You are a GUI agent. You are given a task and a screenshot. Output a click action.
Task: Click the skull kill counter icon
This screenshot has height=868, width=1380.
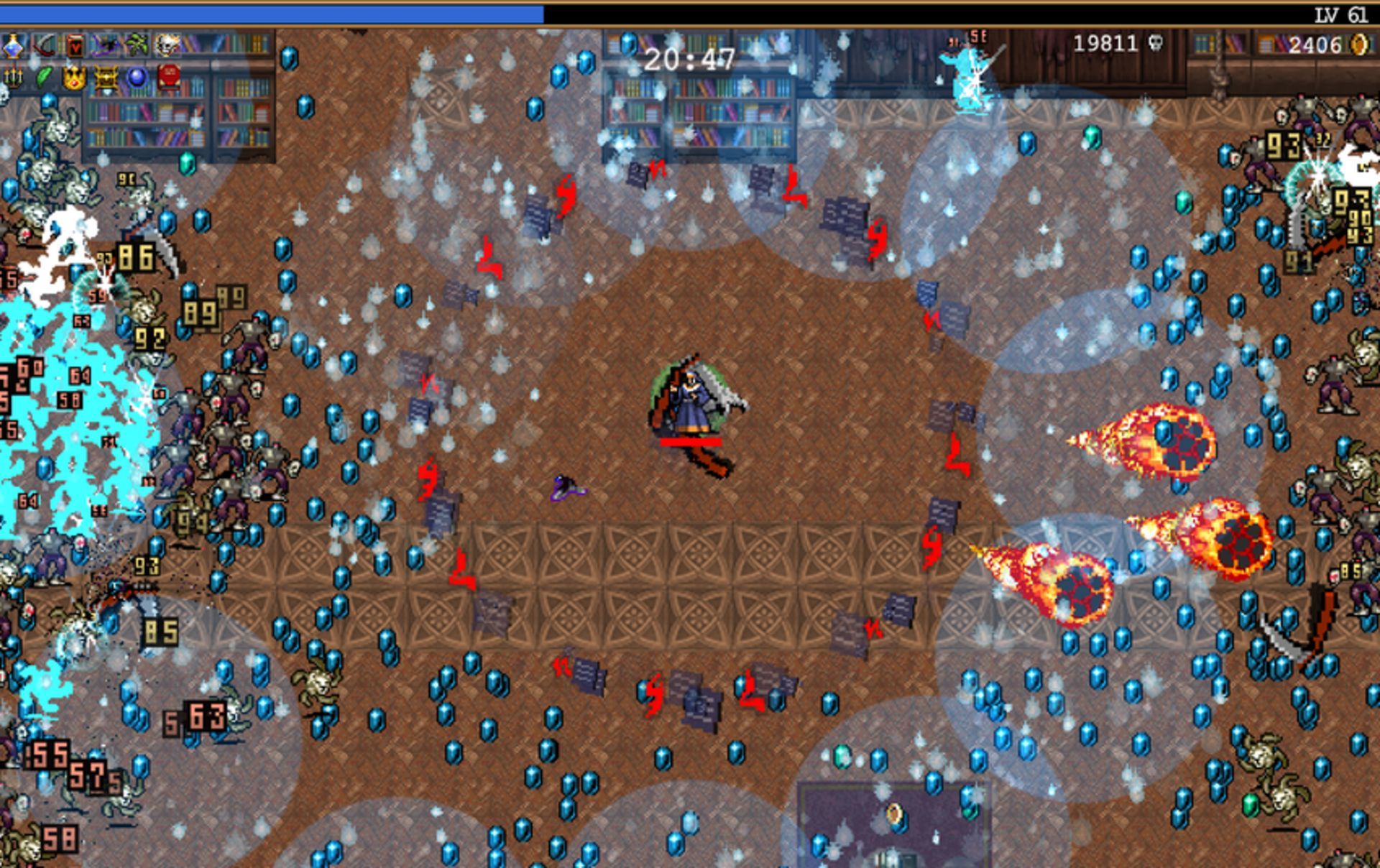click(x=1156, y=45)
